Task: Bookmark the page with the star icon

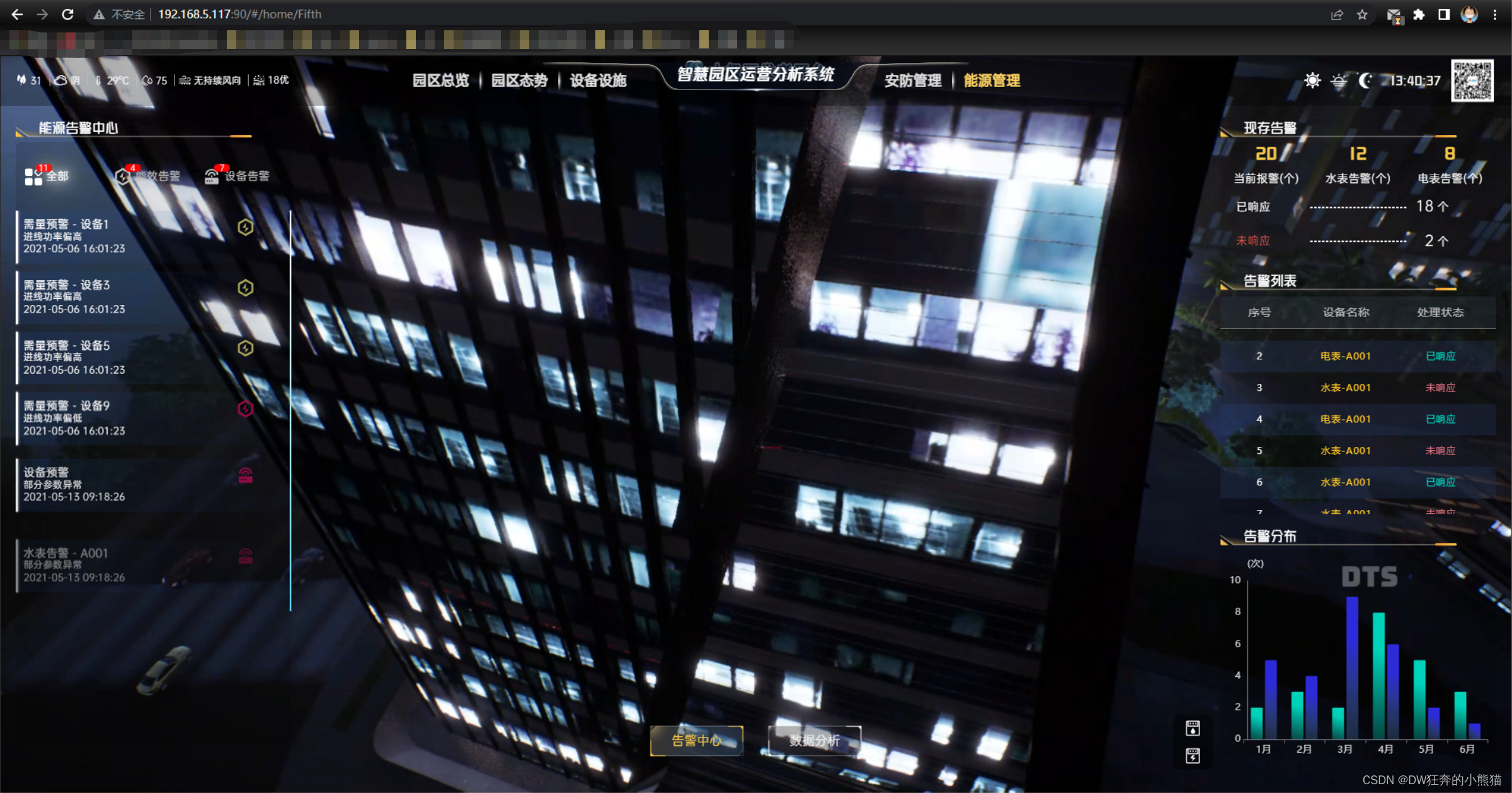Action: click(x=1362, y=14)
